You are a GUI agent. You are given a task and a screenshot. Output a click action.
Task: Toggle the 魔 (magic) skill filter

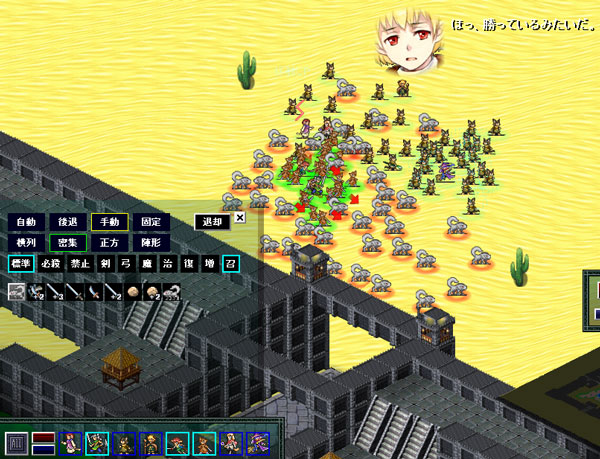pyautogui.click(x=146, y=264)
